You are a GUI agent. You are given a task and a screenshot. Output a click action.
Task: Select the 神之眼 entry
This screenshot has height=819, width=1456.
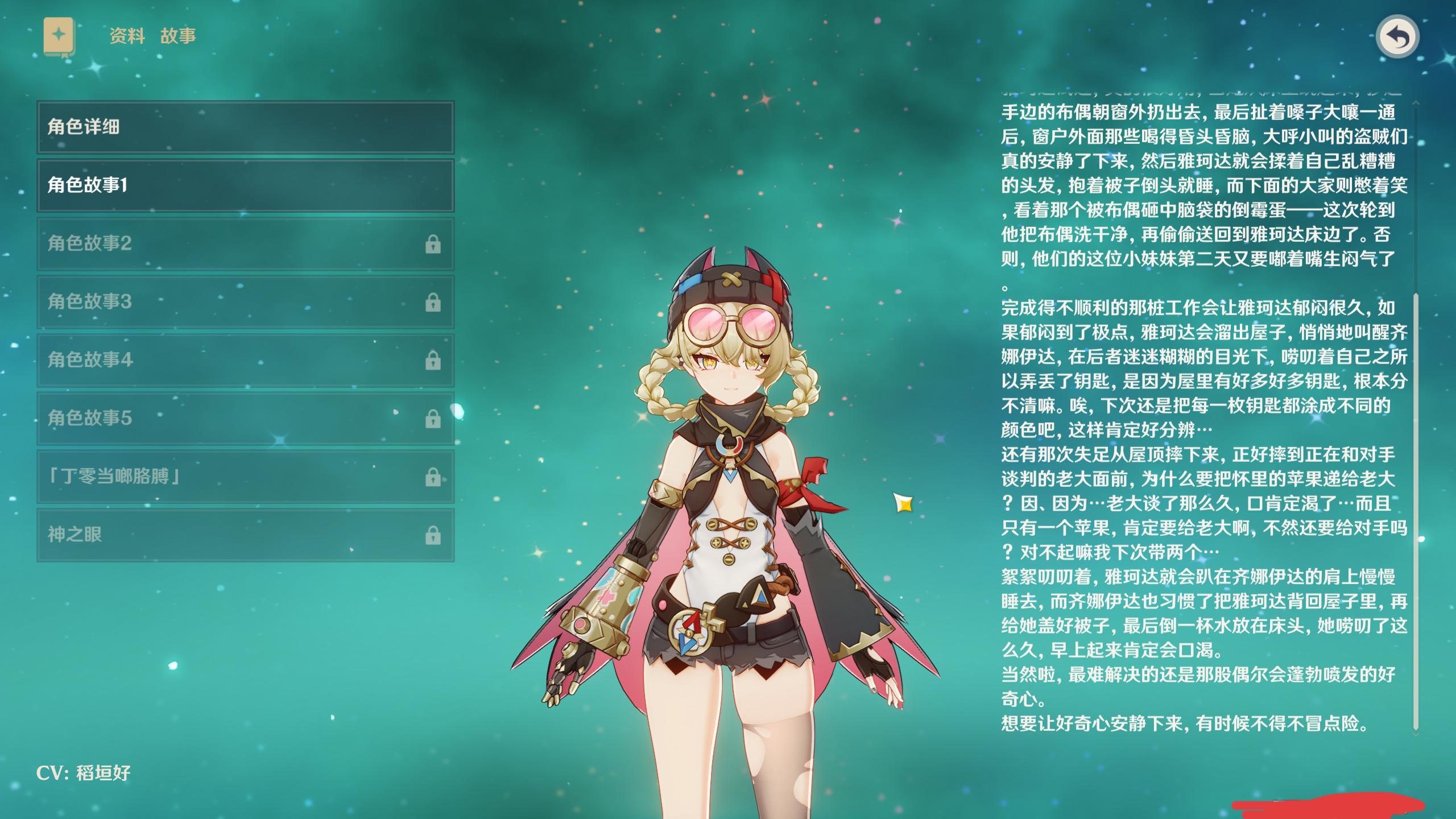click(245, 535)
